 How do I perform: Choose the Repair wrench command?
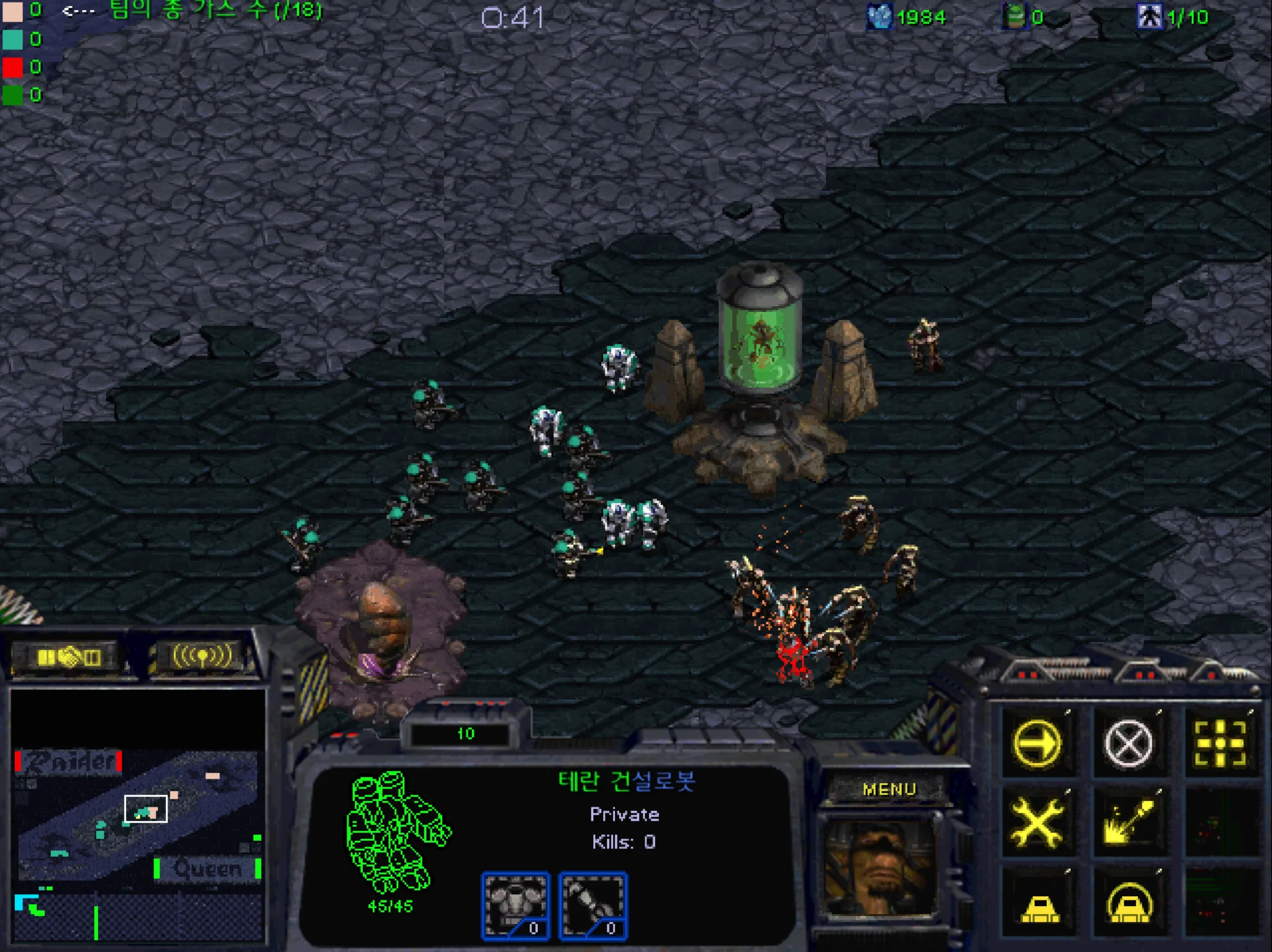tap(1037, 823)
